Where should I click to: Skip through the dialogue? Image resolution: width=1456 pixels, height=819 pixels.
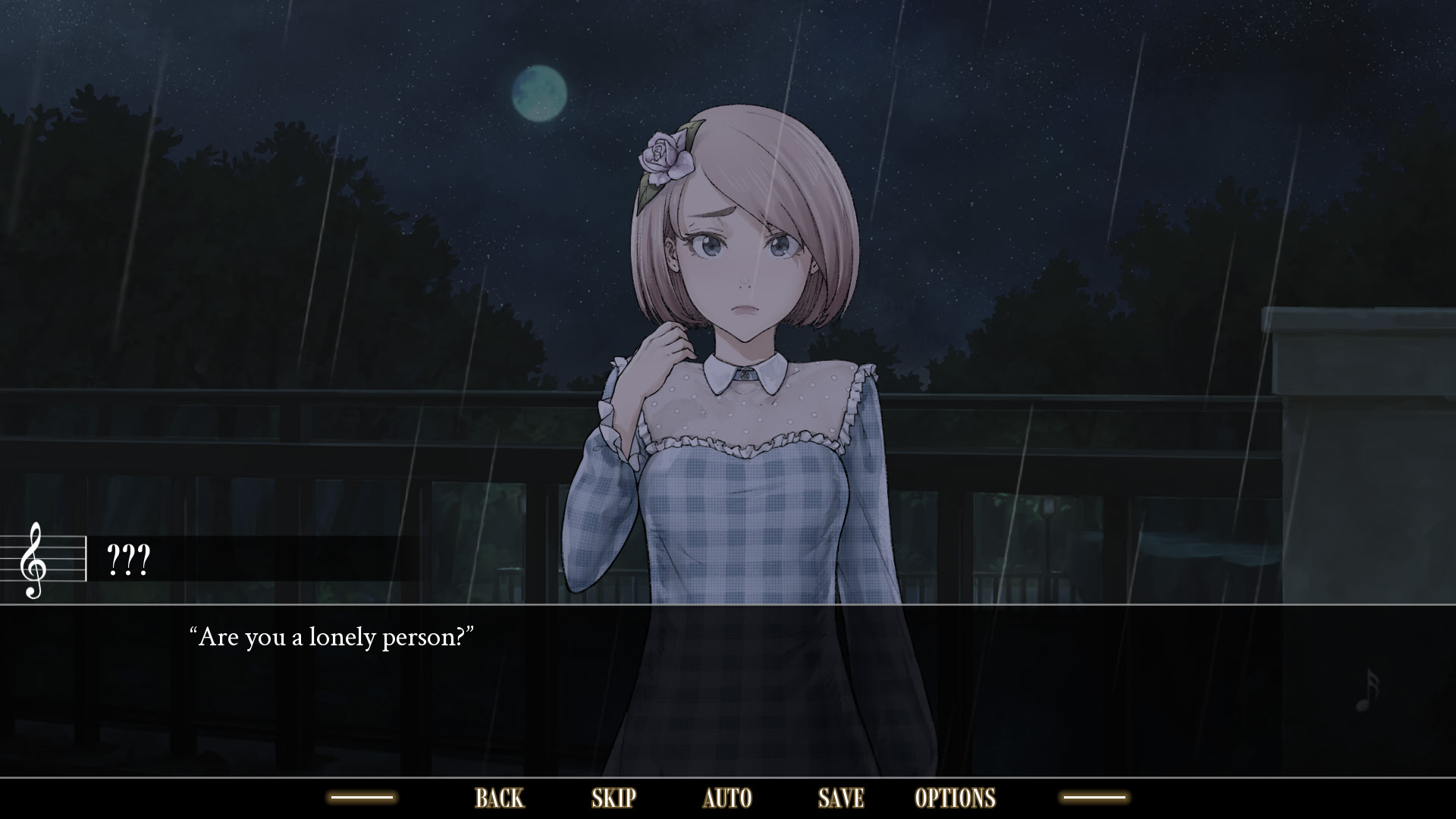pos(613,798)
